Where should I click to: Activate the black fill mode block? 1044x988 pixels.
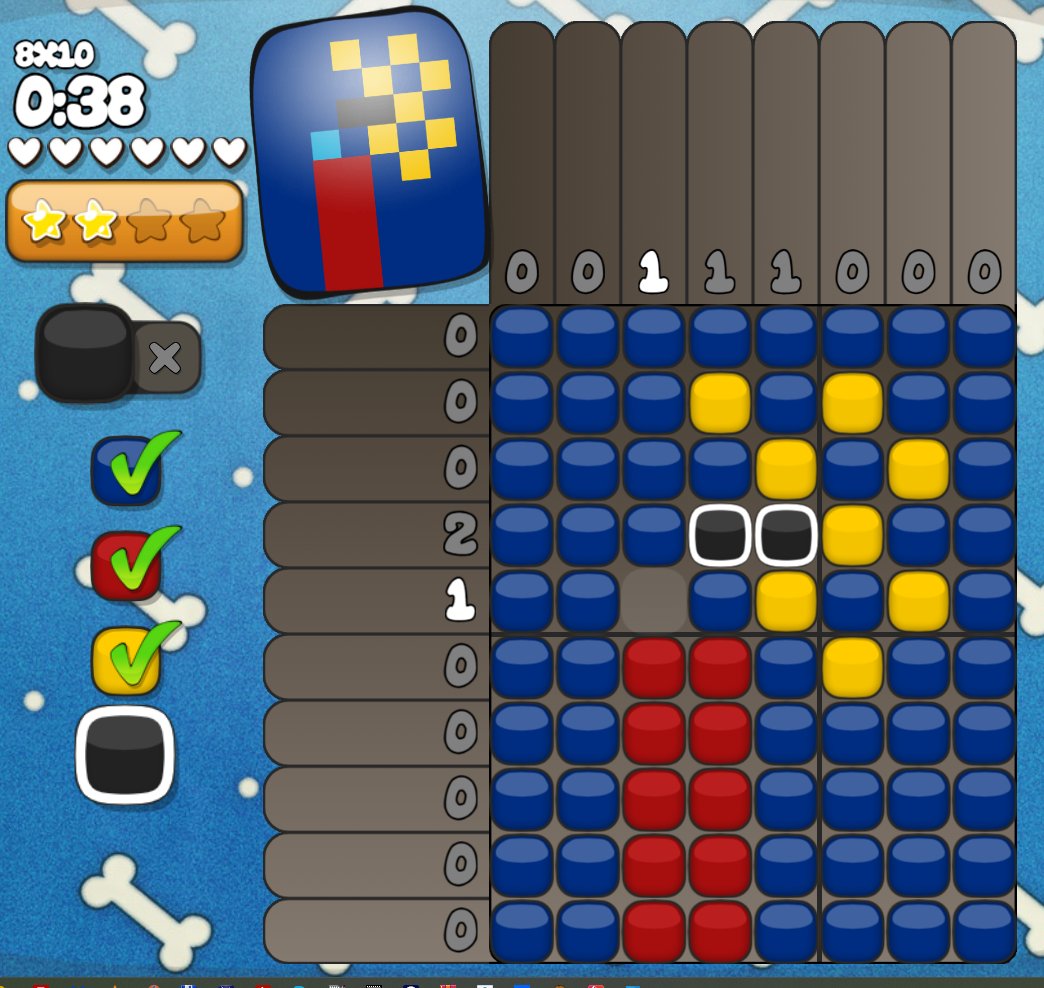coord(84,353)
